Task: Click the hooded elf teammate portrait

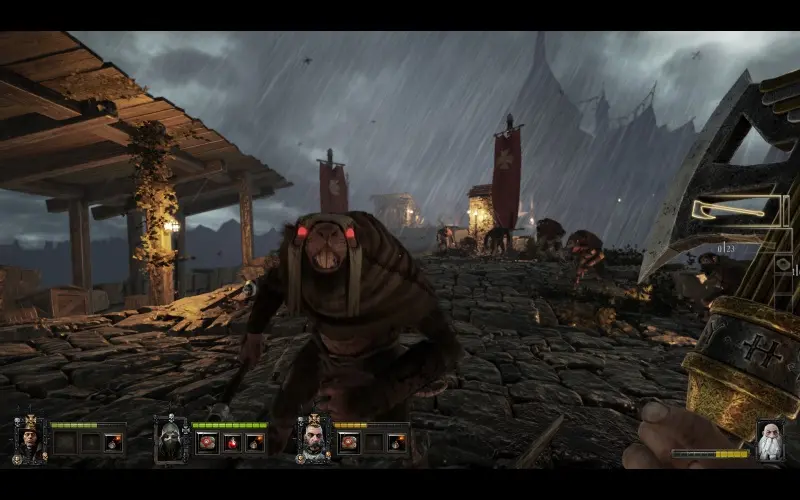Action: pos(170,440)
